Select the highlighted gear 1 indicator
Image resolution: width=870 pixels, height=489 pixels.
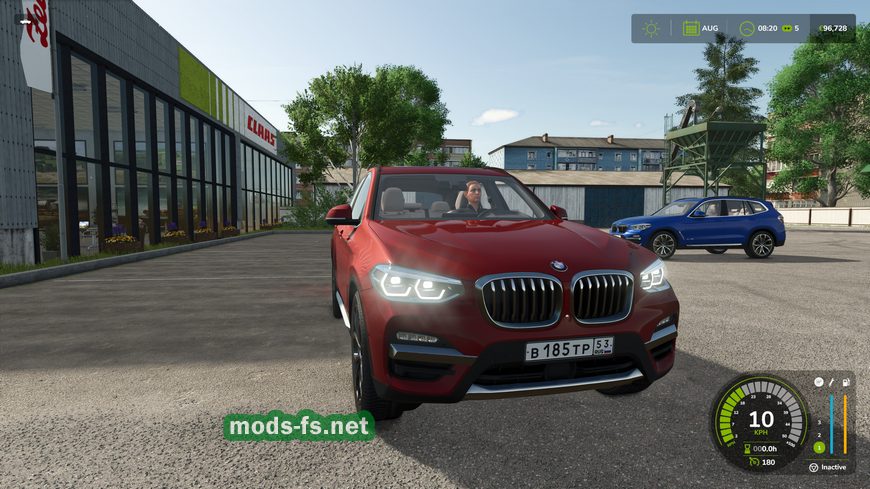817,446
